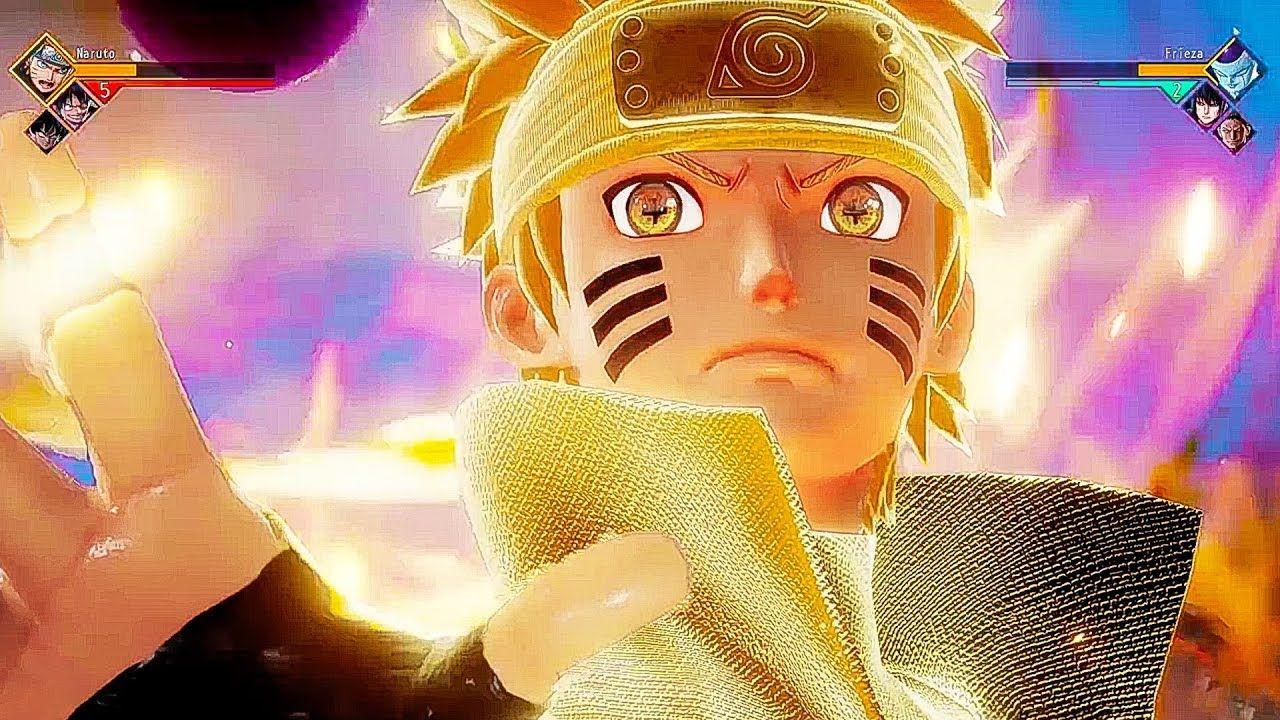
Task: Click the red '5' counter badge on Naruto's HUD
Action: click(105, 89)
